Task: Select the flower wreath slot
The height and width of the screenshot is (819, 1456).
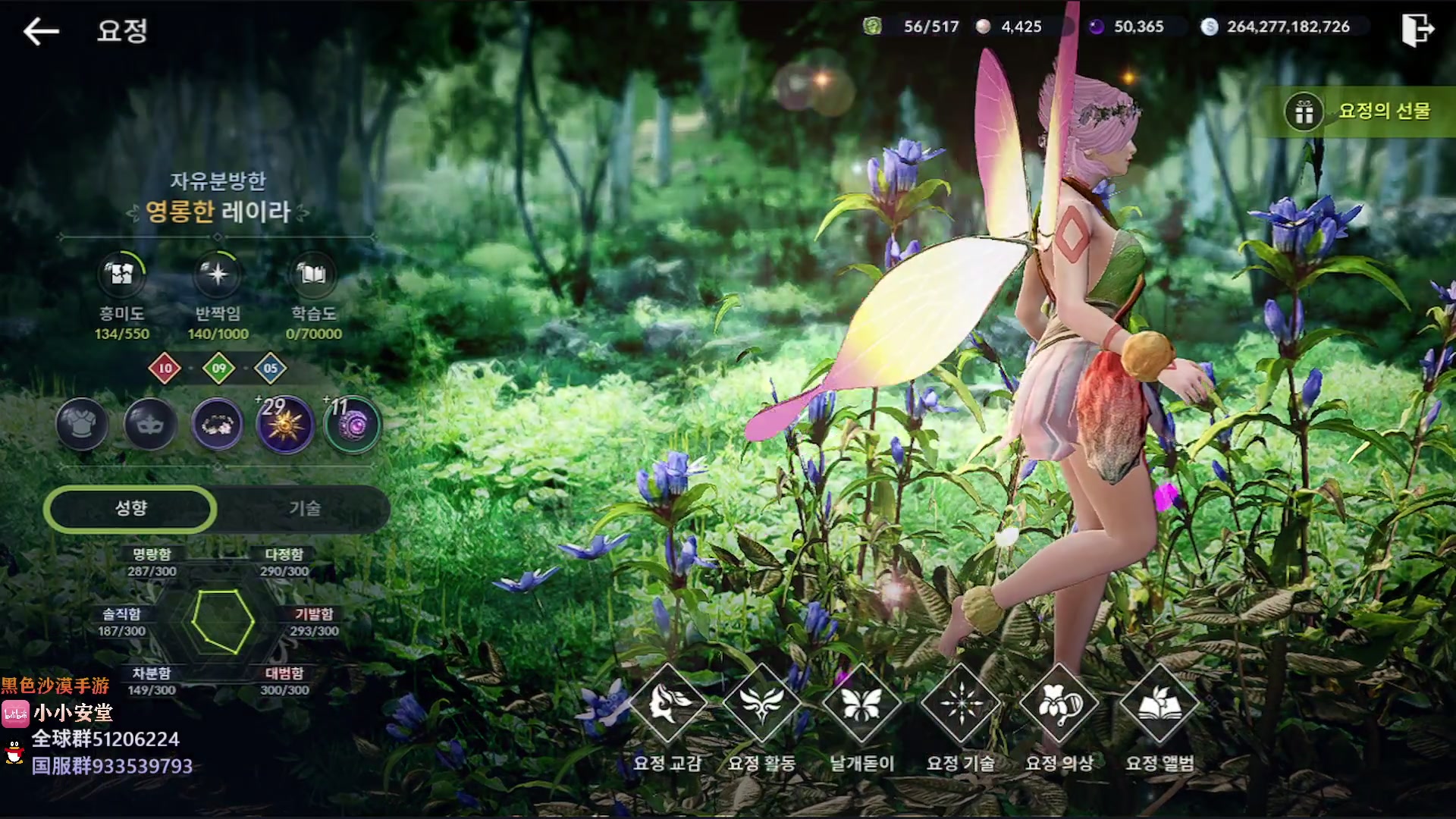Action: click(x=218, y=424)
